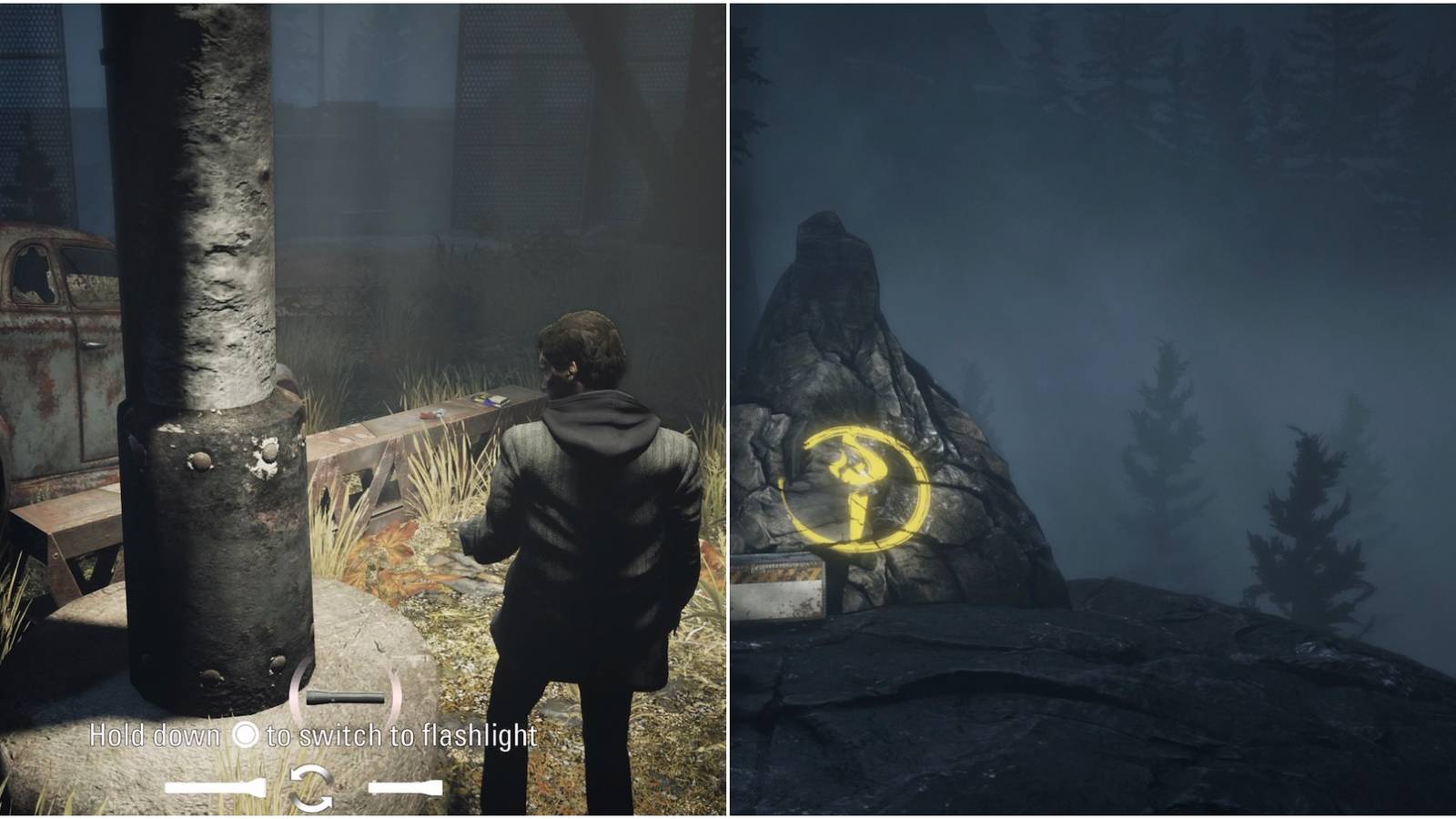This screenshot has height=819, width=1456.
Task: Click the white circle controller button glyph
Action: (x=246, y=735)
